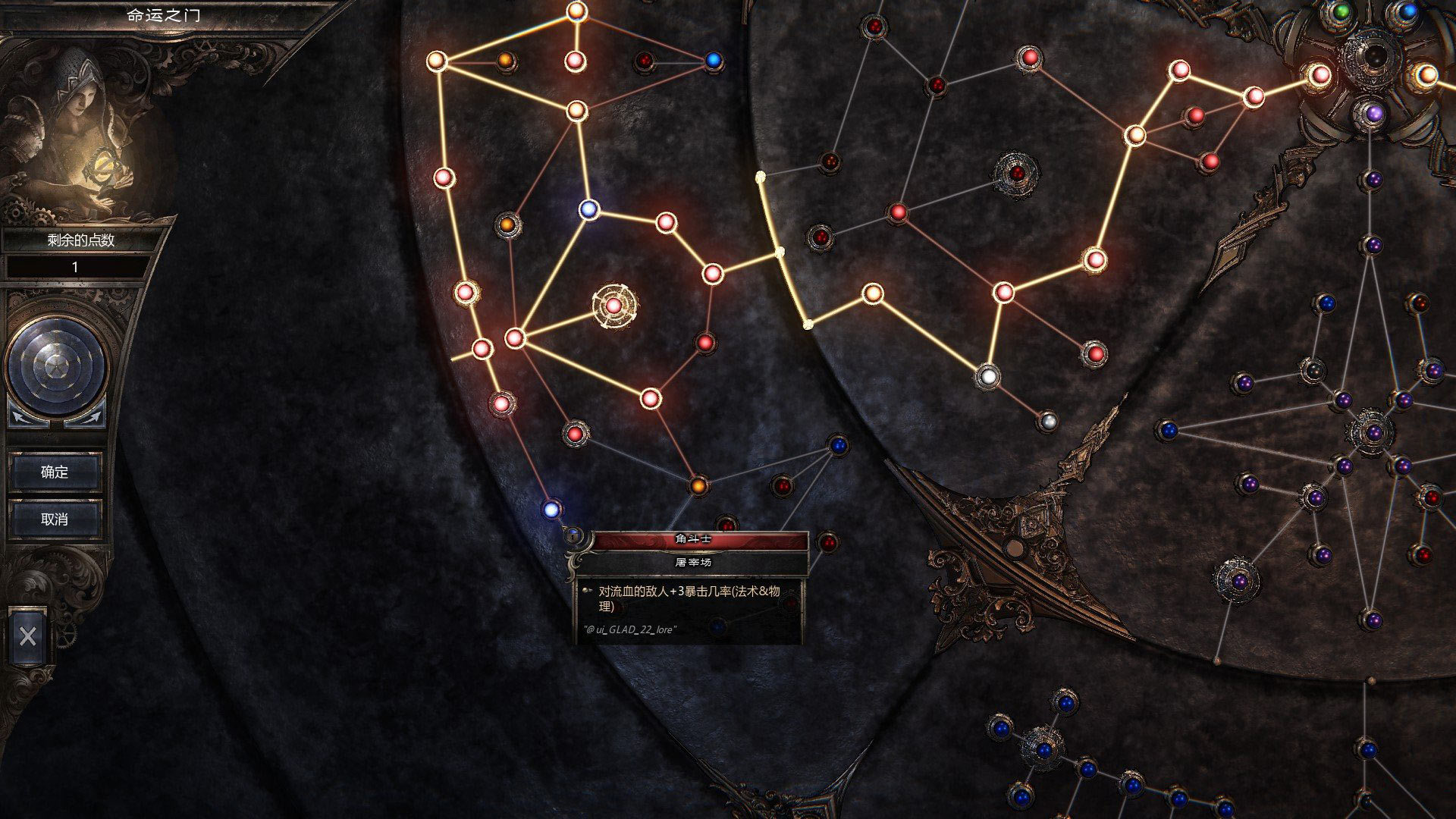Close the Gate of Fates with the X button
Image resolution: width=1456 pixels, height=819 pixels.
point(28,636)
